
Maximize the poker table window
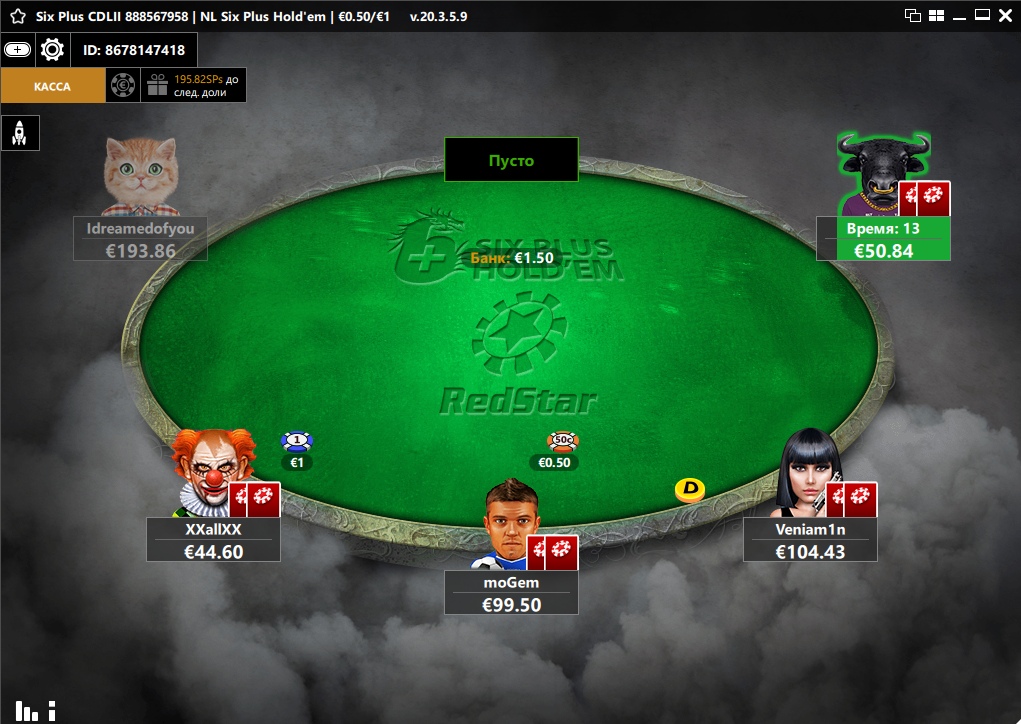pos(982,15)
